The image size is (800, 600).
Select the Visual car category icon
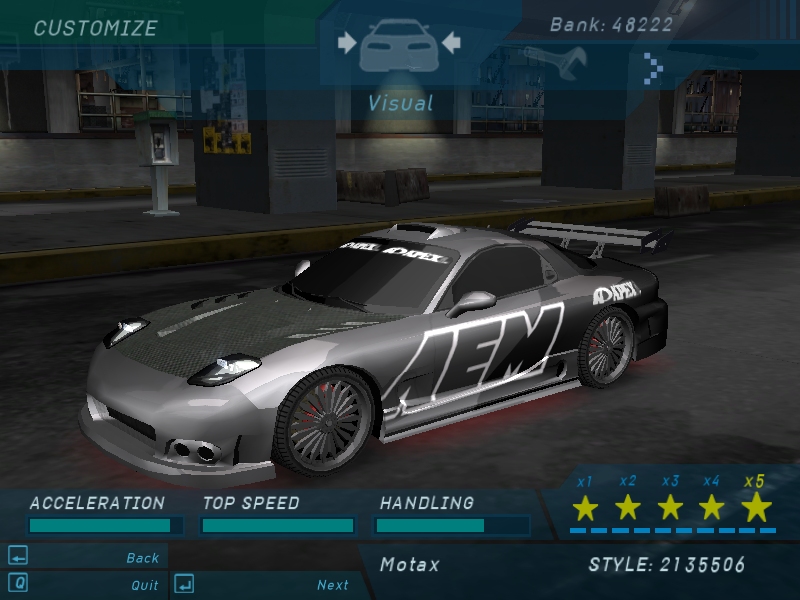[x=399, y=44]
